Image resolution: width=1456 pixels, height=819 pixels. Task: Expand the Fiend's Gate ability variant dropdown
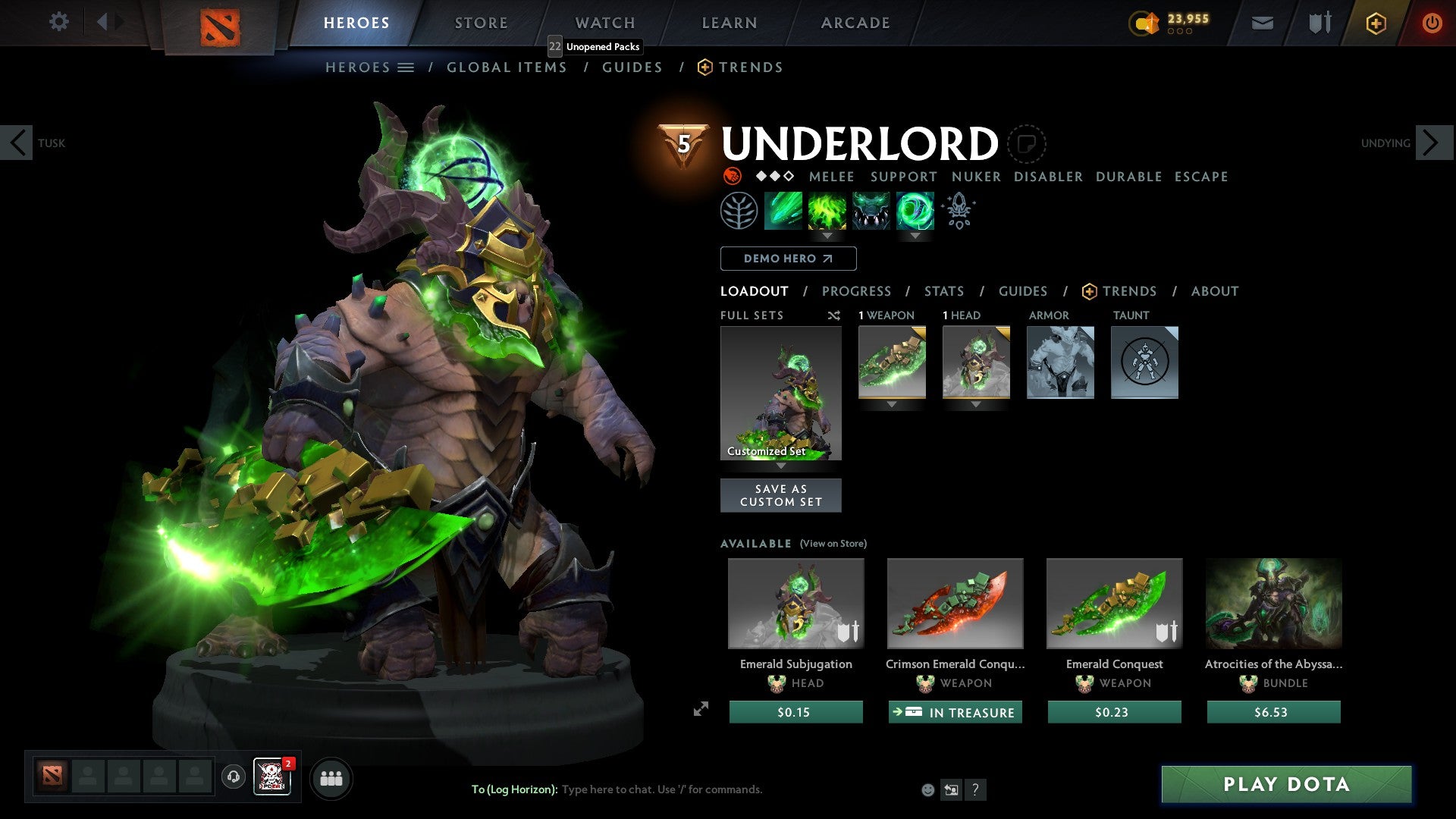click(915, 236)
